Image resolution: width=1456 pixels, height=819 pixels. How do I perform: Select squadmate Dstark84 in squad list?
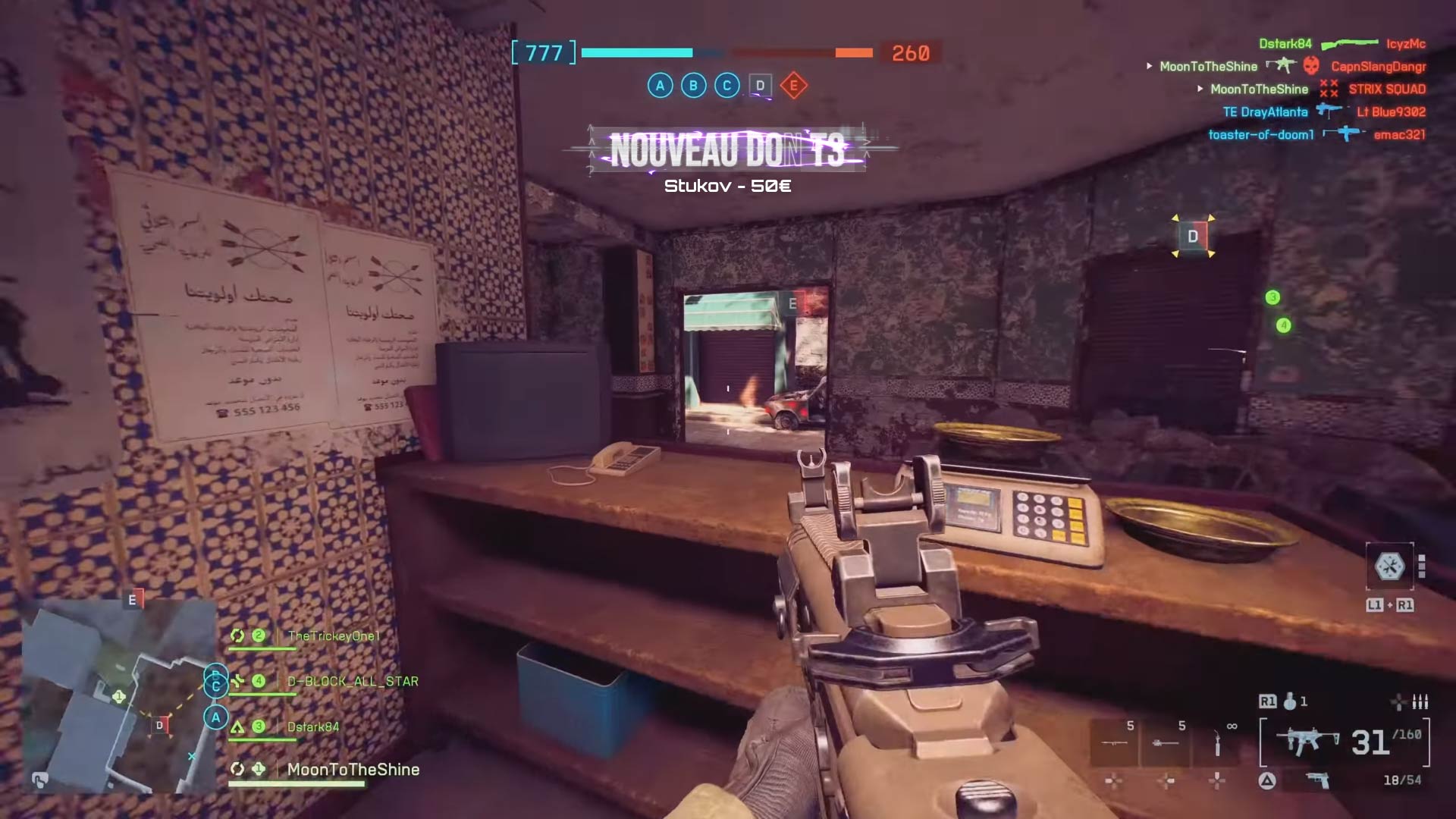(x=312, y=727)
